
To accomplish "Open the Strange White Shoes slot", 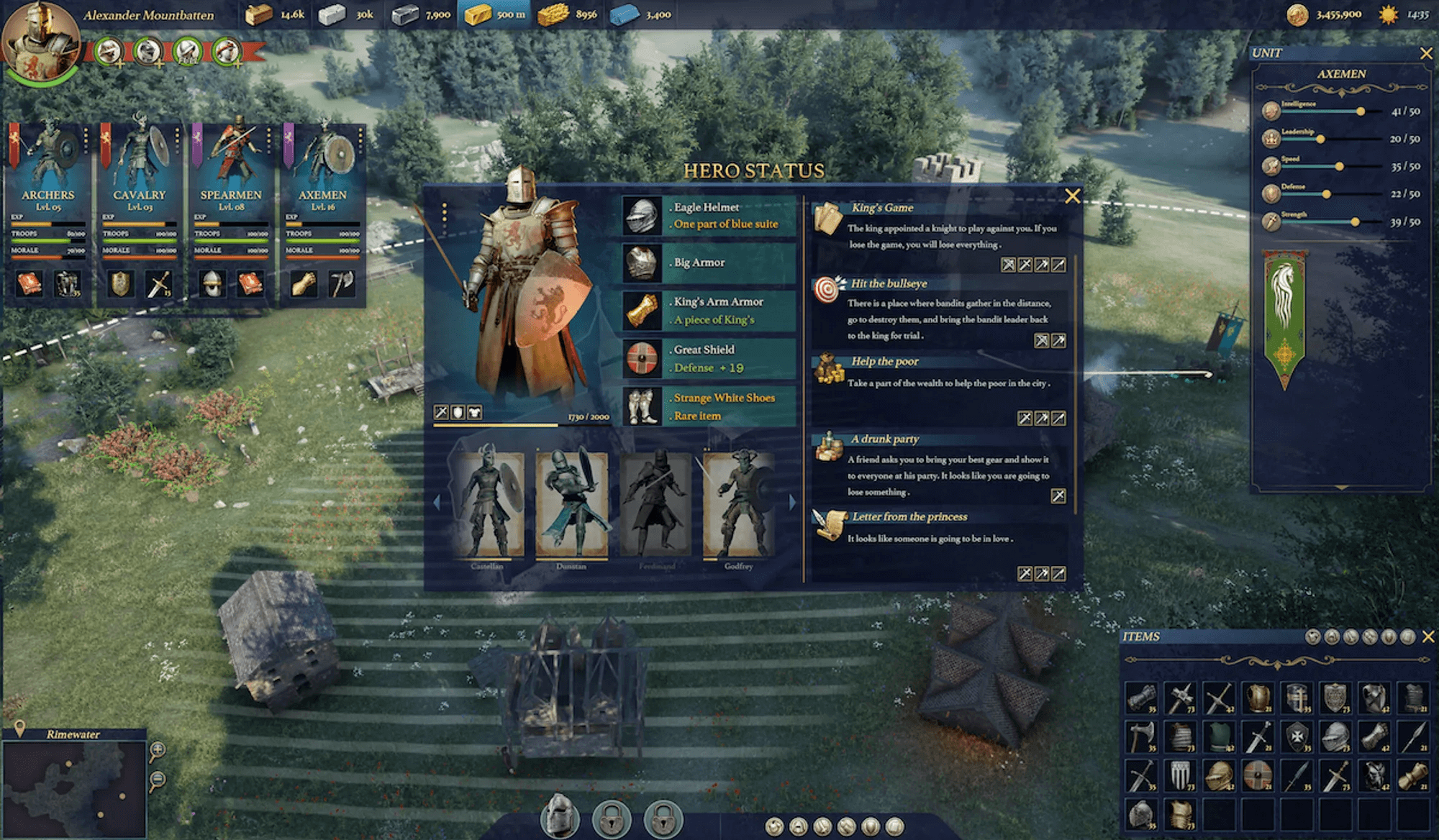I will click(709, 406).
